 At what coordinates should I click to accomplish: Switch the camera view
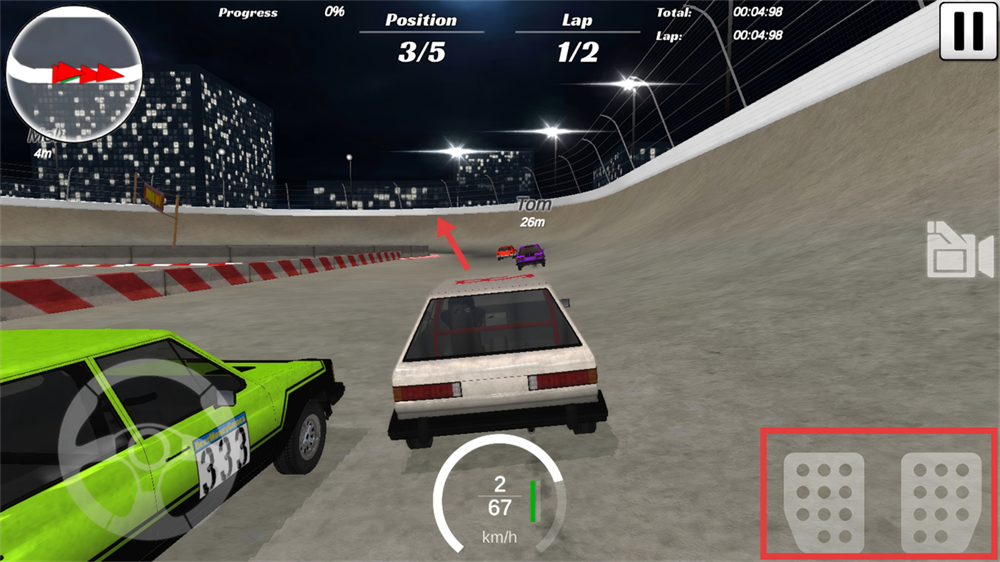point(958,250)
